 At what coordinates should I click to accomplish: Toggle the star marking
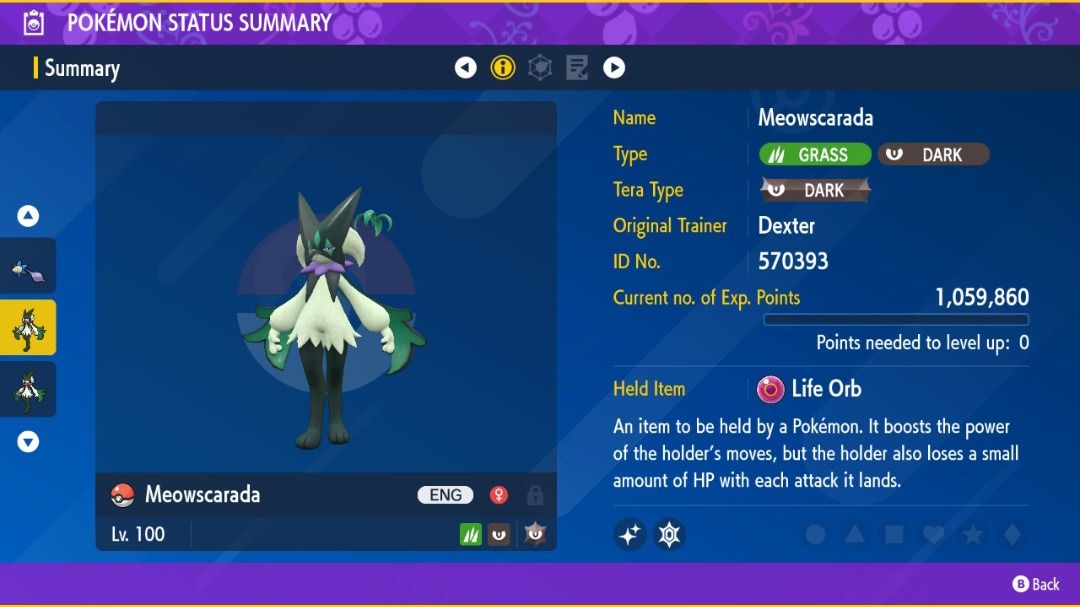click(x=972, y=535)
